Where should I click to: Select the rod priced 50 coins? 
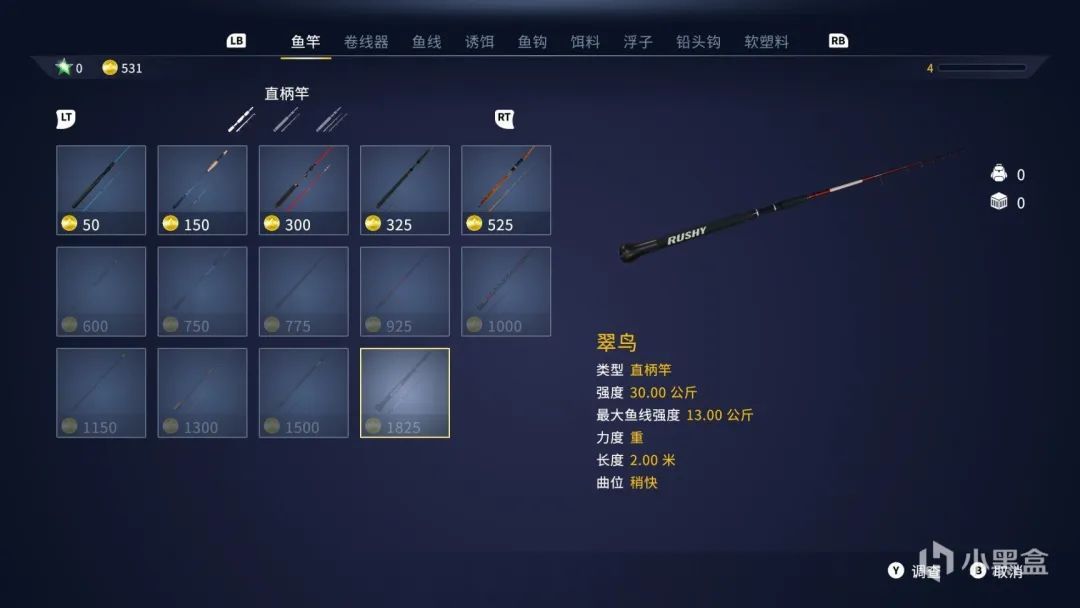101,190
